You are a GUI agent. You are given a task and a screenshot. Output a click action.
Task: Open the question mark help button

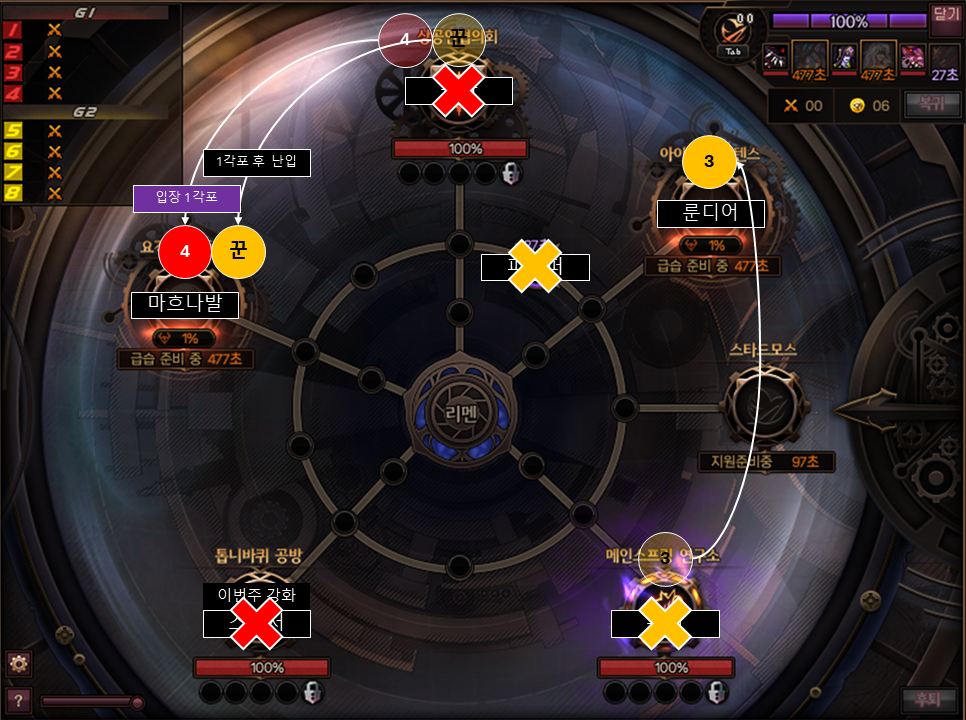point(18,699)
